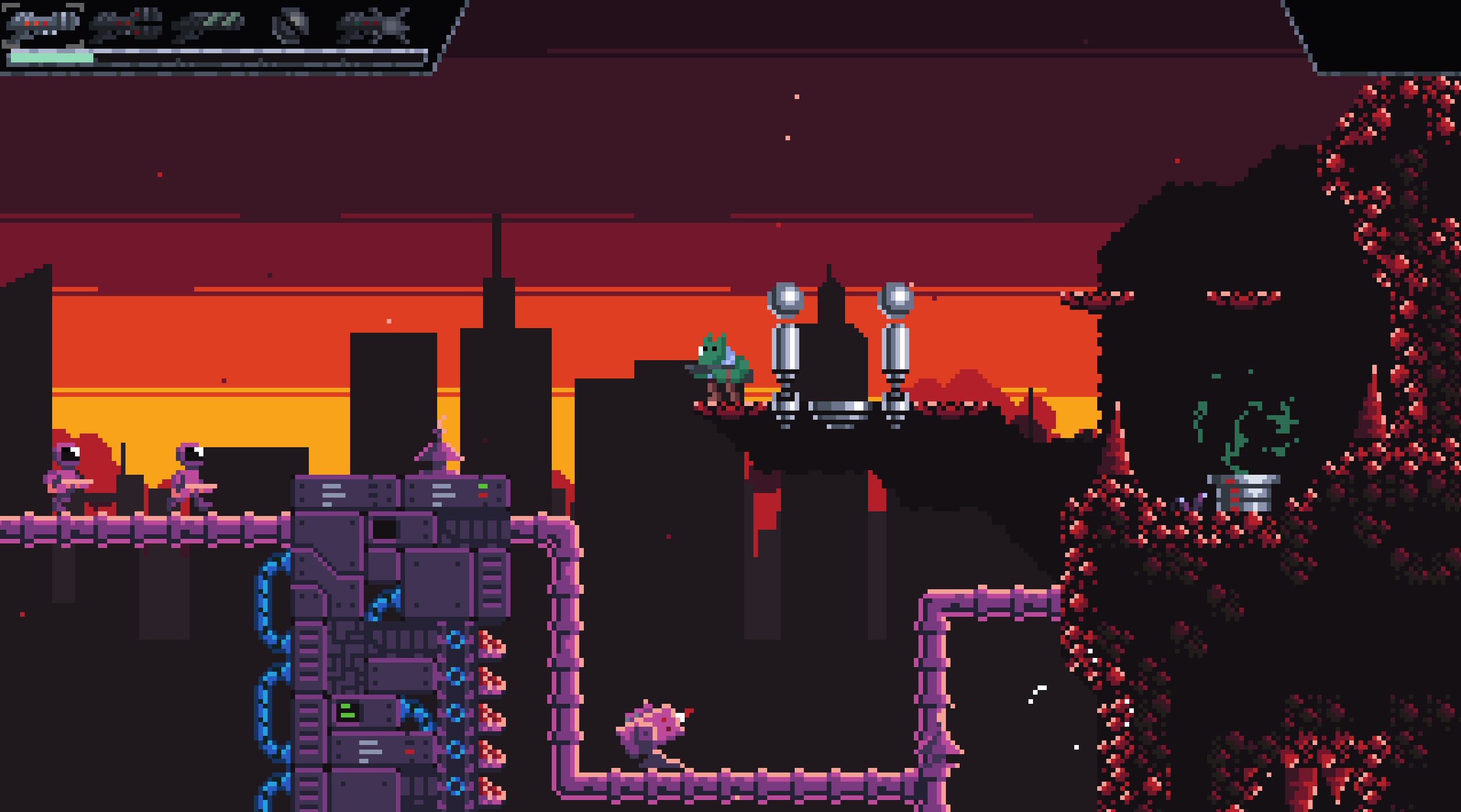Select the round disc weapon icon

point(290,25)
